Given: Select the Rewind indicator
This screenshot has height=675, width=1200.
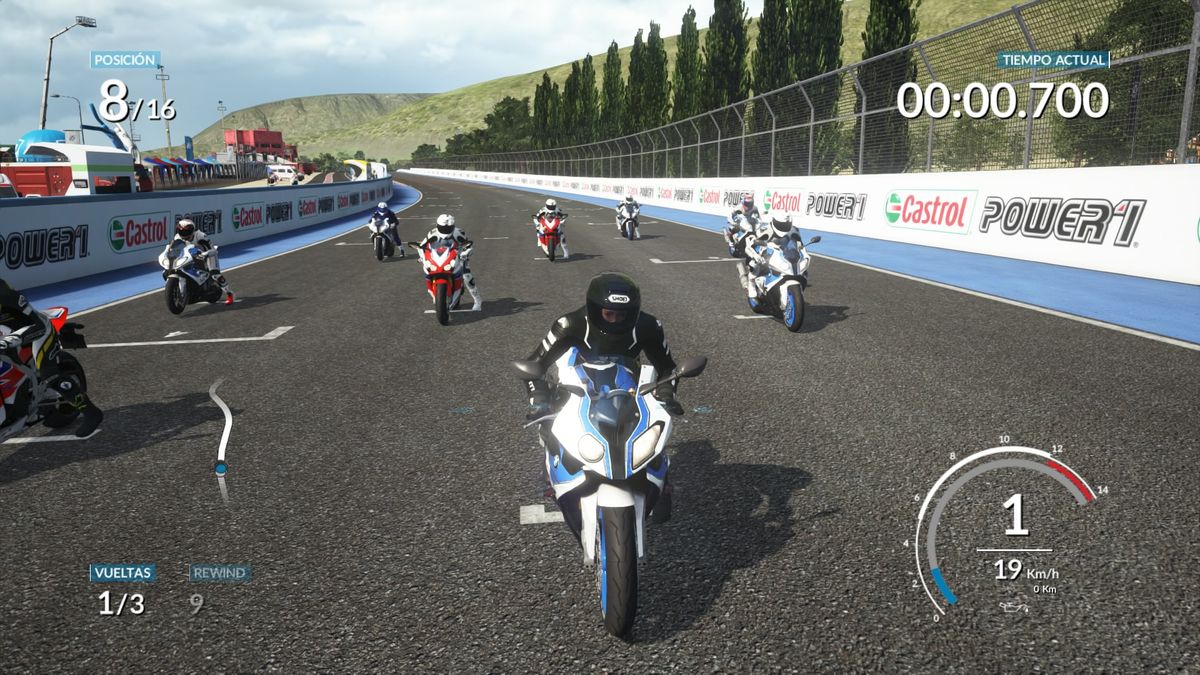Looking at the screenshot, I should 219,574.
